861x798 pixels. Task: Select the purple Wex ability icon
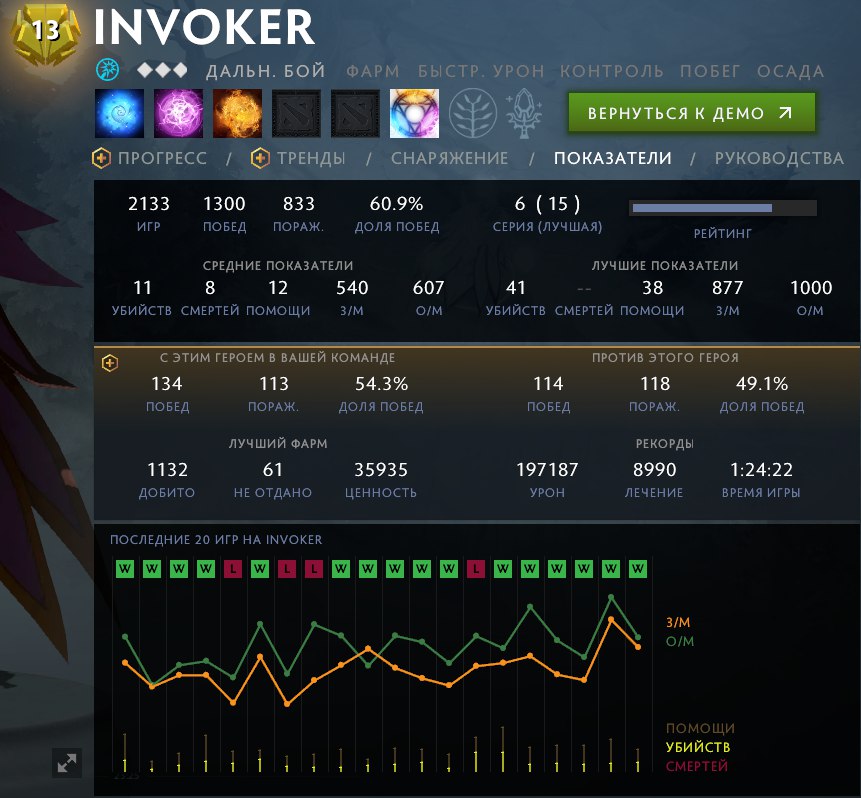point(179,113)
